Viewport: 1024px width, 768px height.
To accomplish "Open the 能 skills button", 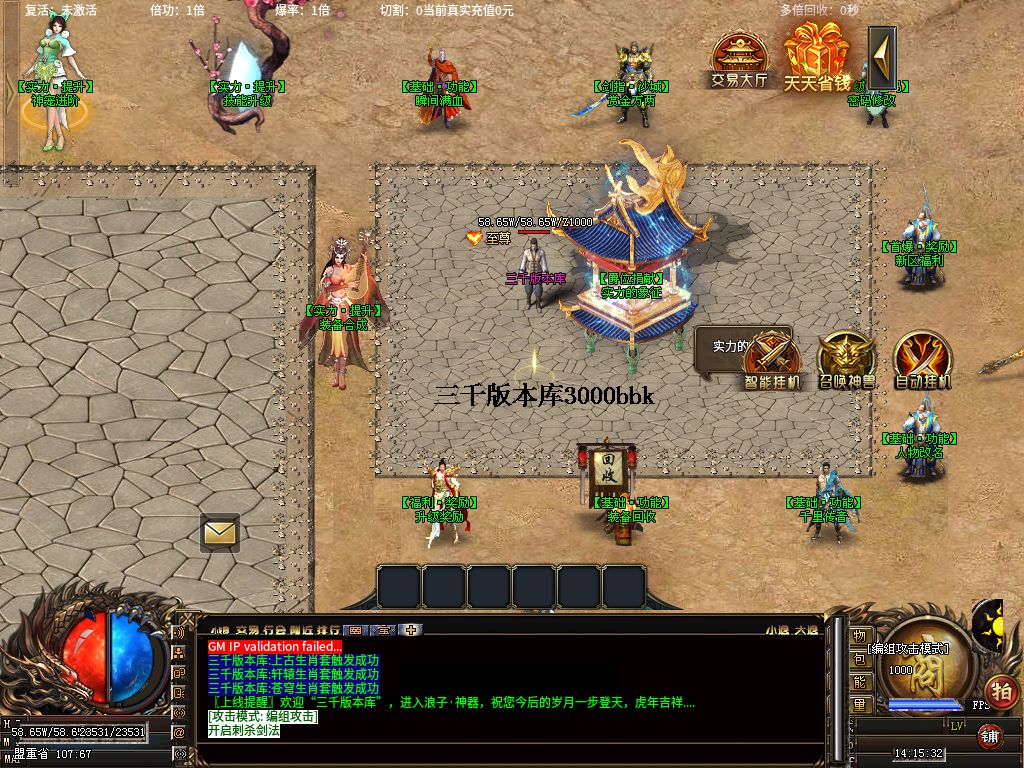I will click(x=859, y=682).
